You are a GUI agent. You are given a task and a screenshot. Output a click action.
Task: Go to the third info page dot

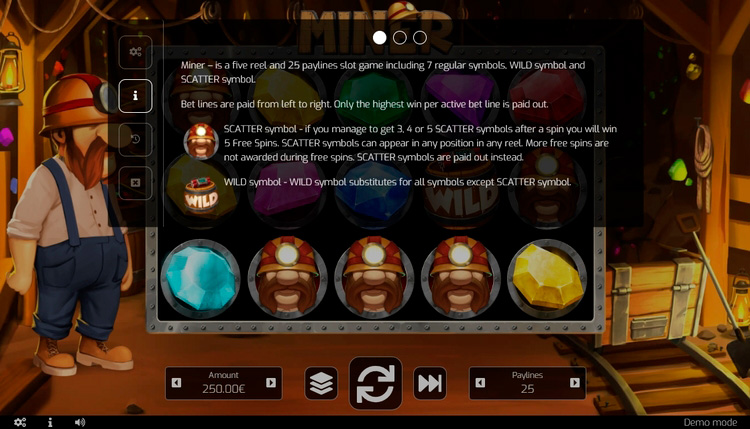tap(420, 38)
